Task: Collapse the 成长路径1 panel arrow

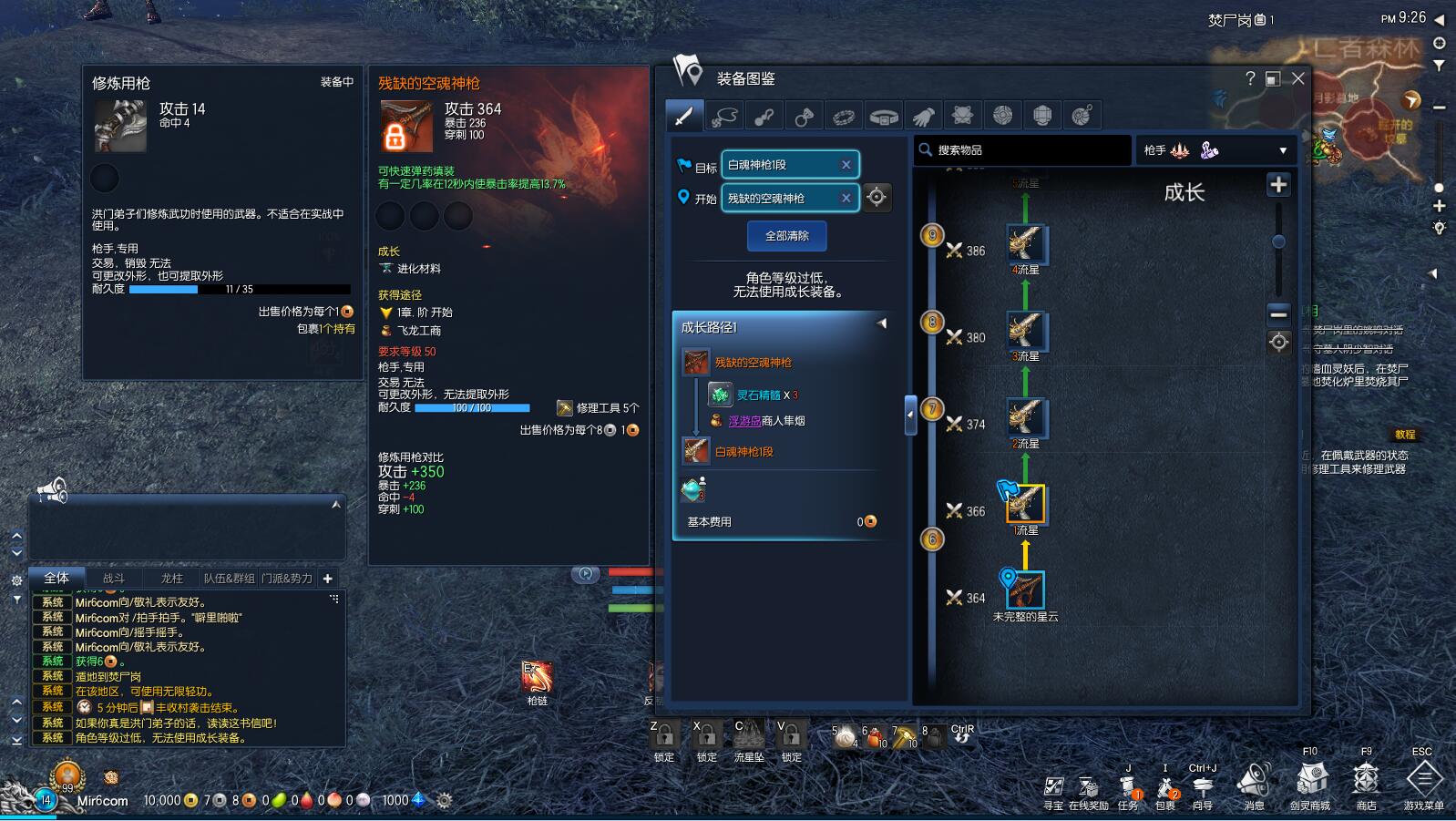Action: [x=881, y=323]
